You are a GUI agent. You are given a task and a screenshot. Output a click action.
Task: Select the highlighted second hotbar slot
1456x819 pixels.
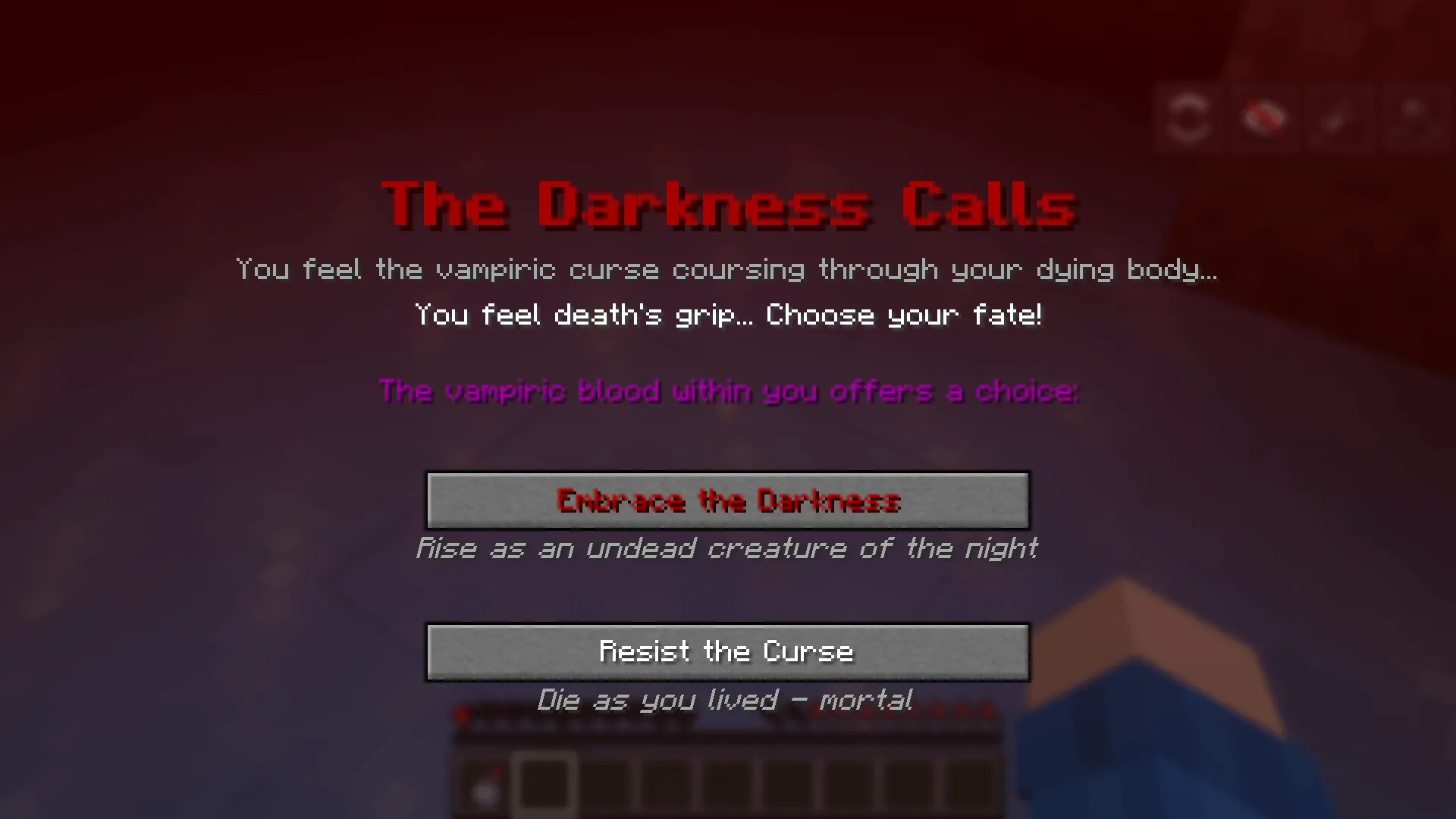point(544,785)
